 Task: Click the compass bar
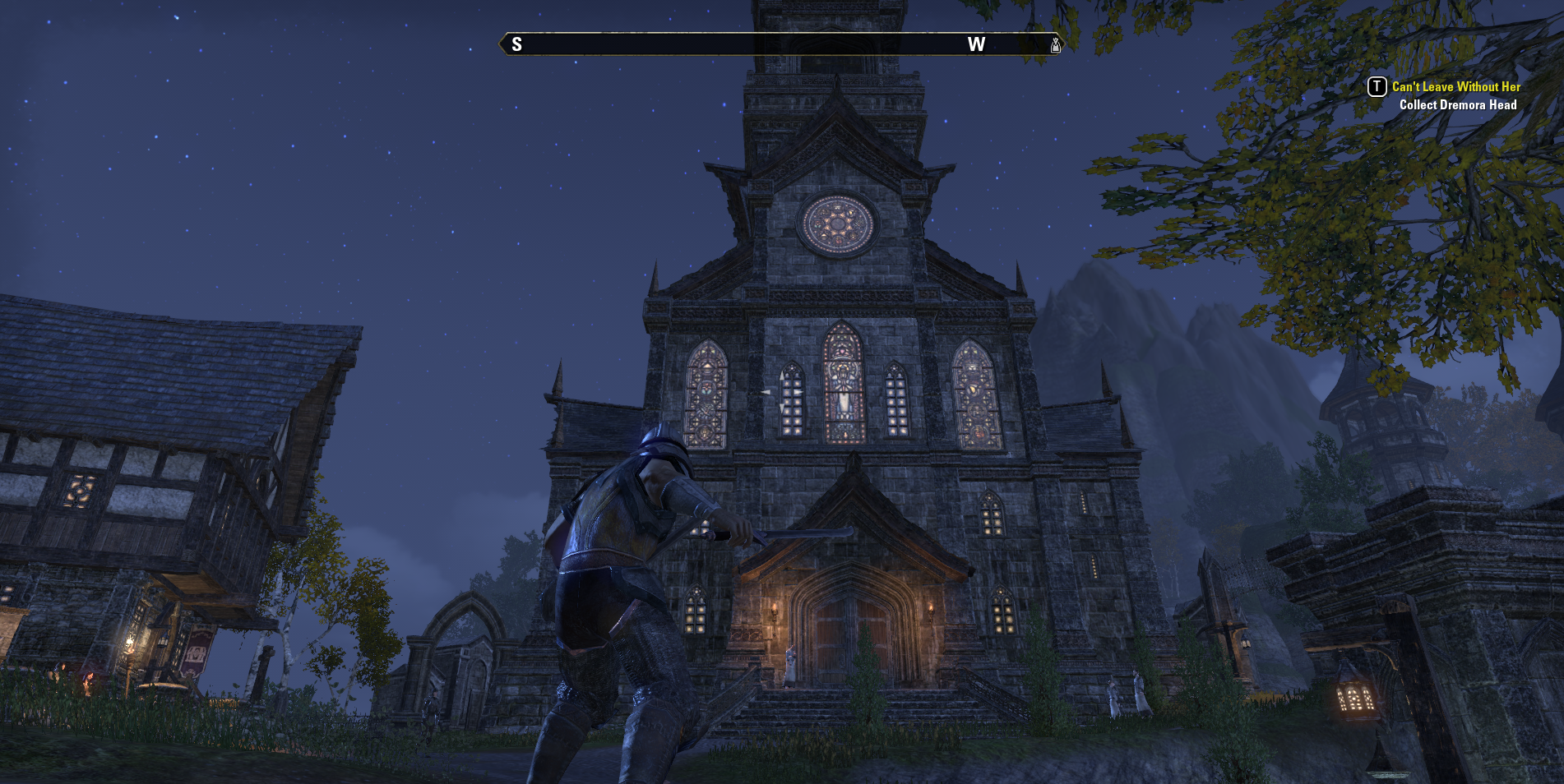click(x=780, y=44)
